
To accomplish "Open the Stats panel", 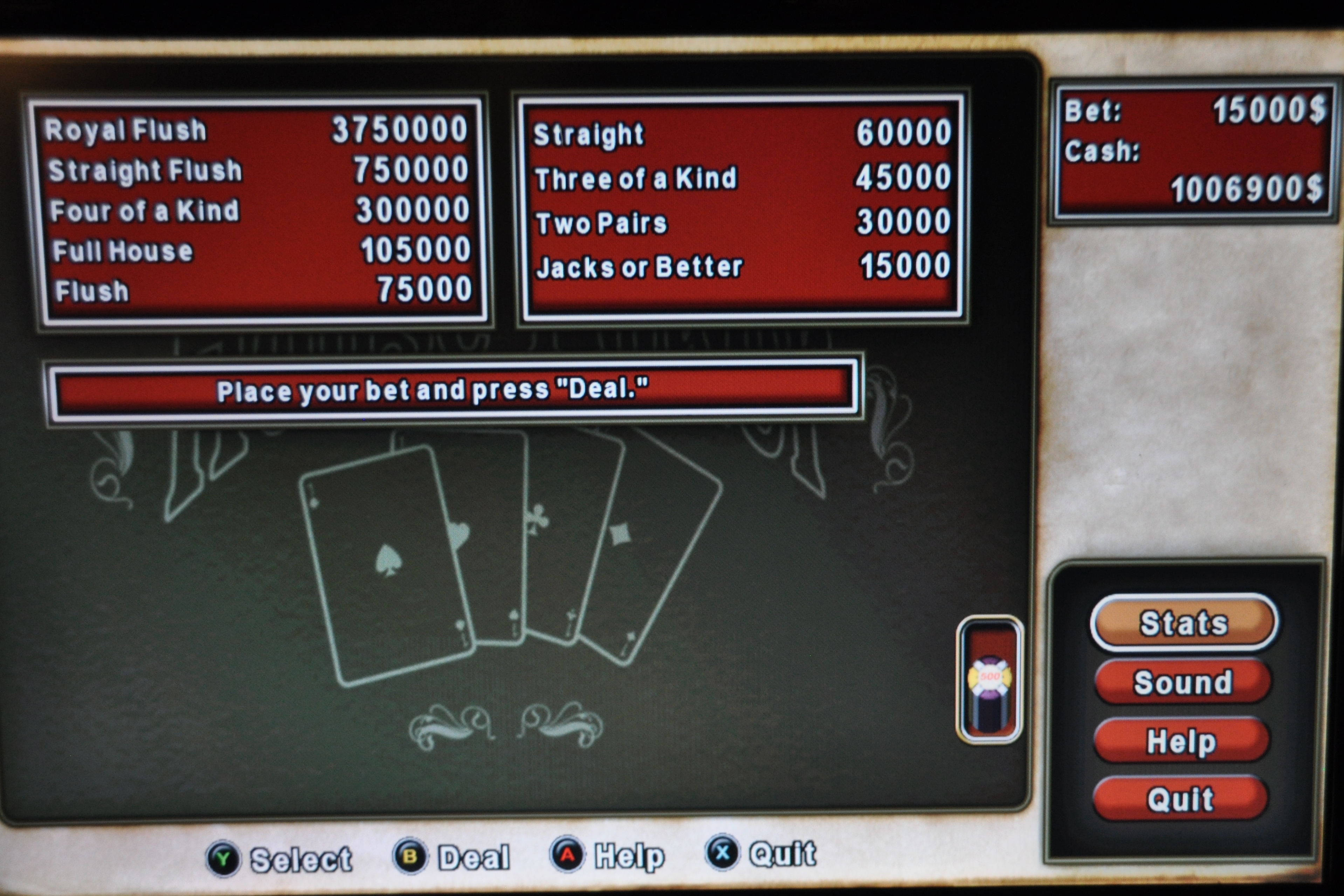I will [1184, 622].
